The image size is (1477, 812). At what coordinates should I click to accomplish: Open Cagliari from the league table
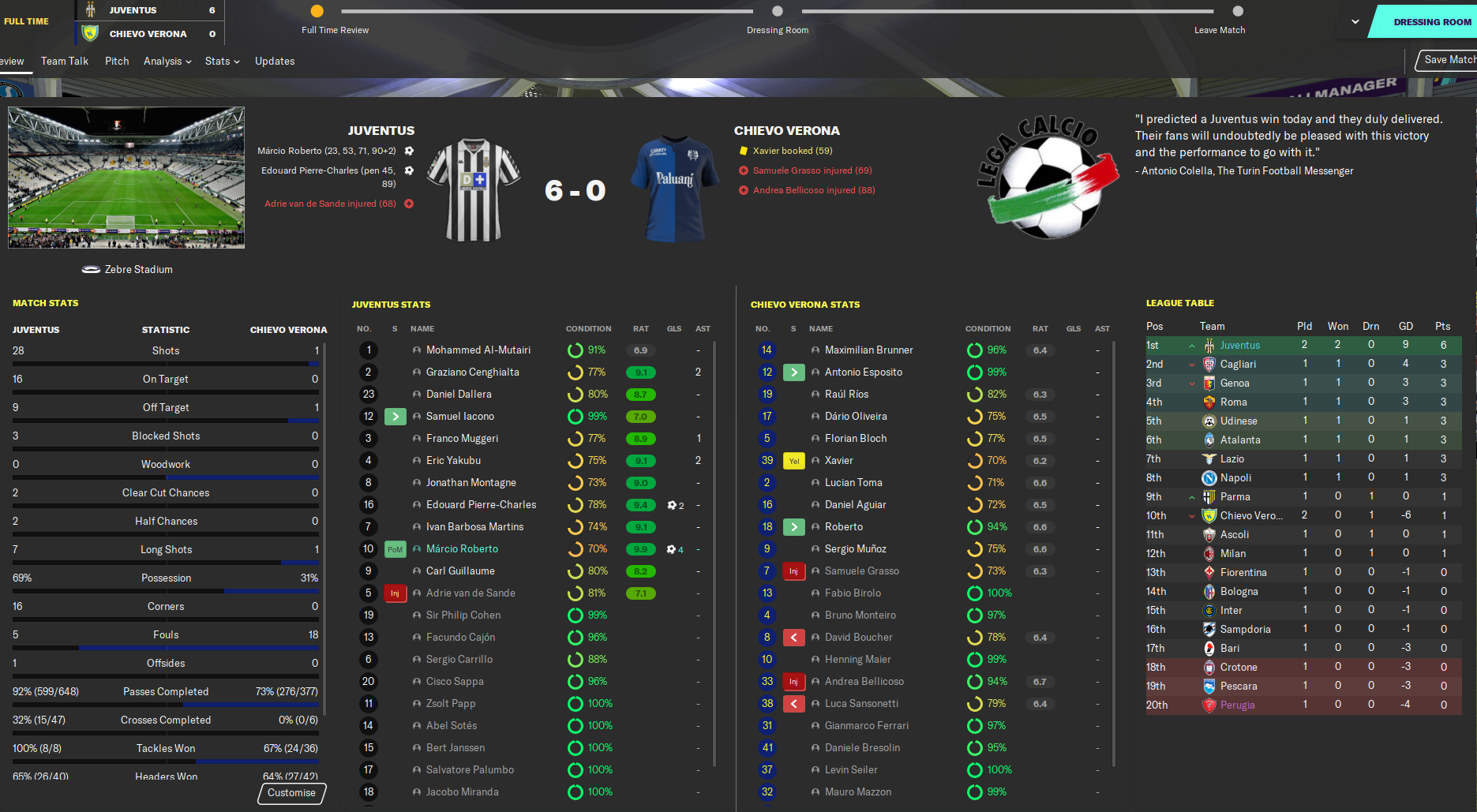tap(1238, 365)
